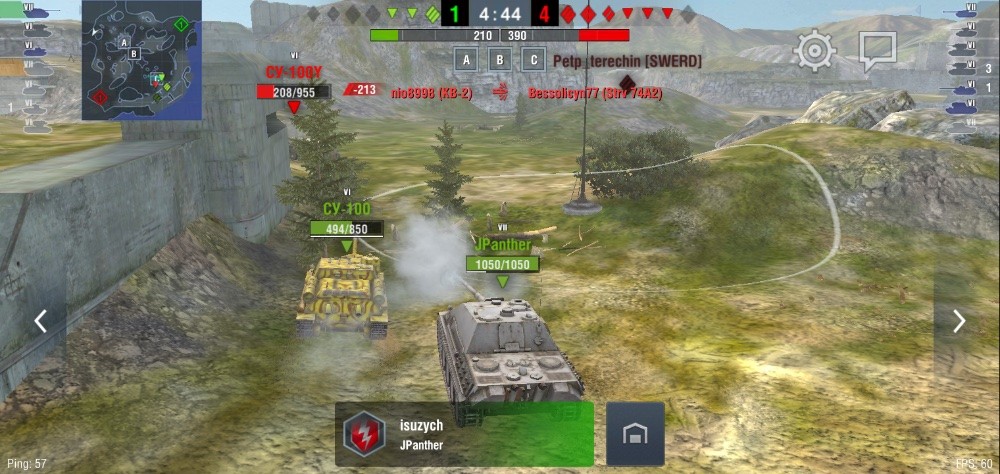Screen dimensions: 1000x474
Task: Select capture base C indicator
Action: [534, 60]
